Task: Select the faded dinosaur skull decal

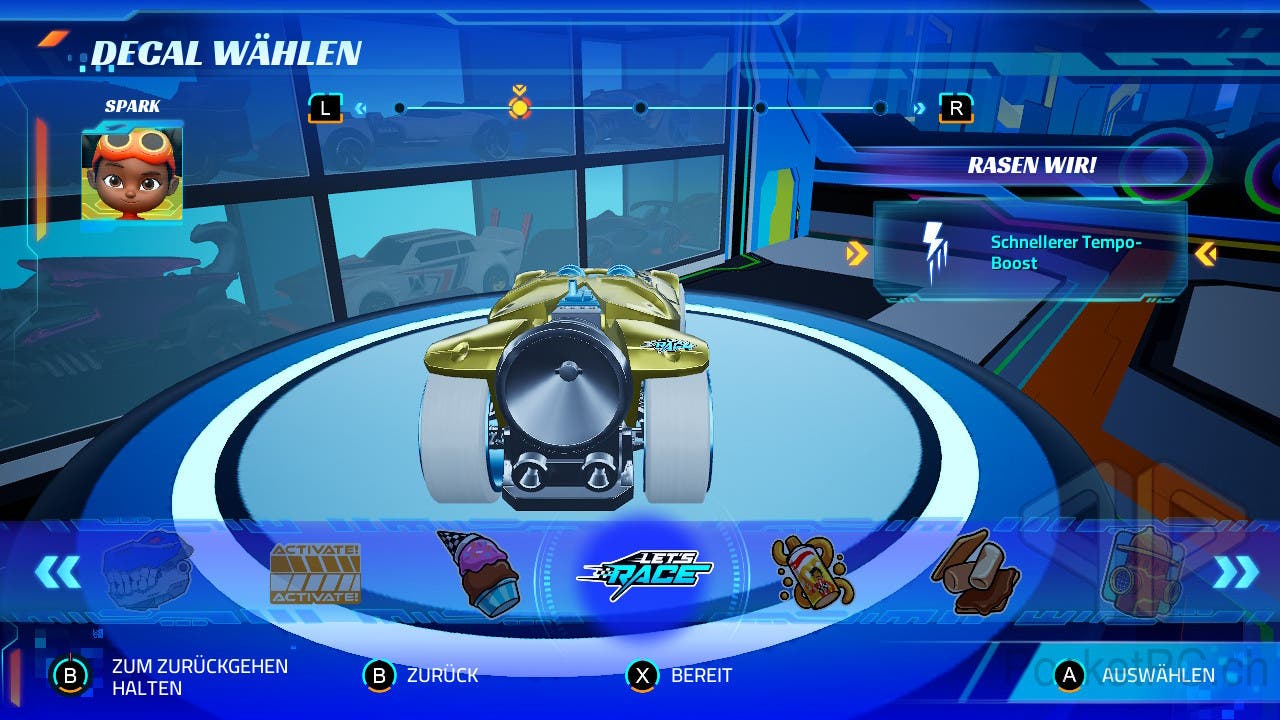Action: pos(148,573)
